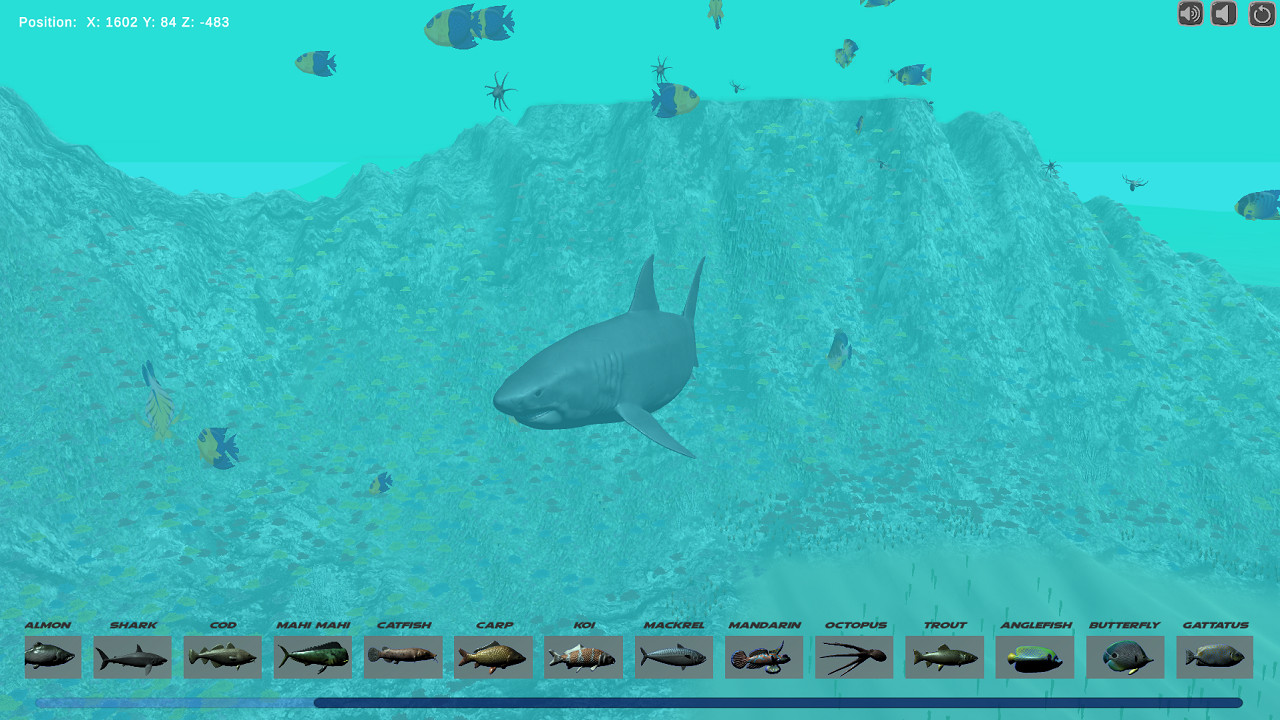Spawn a Trout

coord(944,657)
